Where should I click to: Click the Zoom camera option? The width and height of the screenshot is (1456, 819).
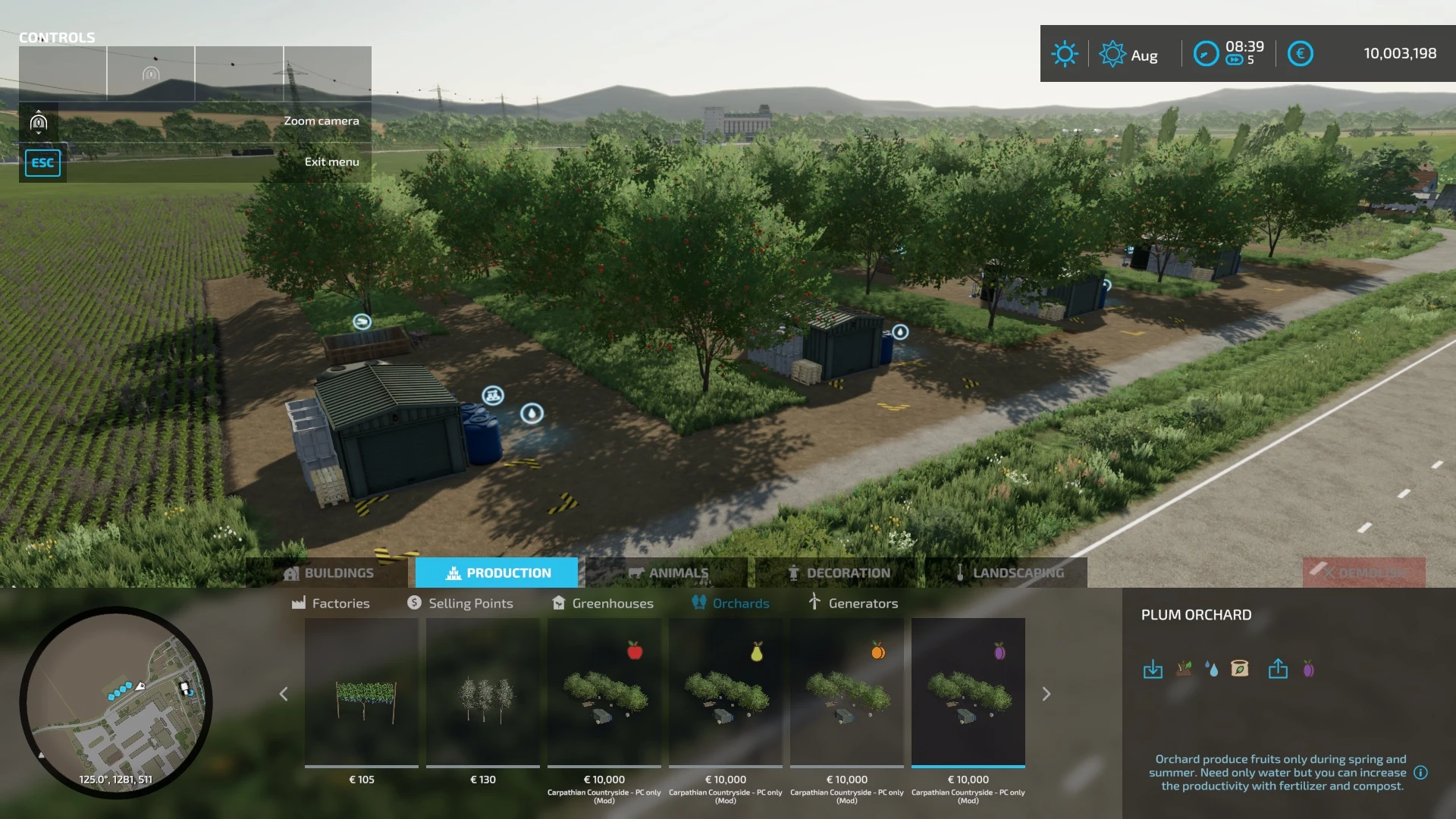coord(321,120)
